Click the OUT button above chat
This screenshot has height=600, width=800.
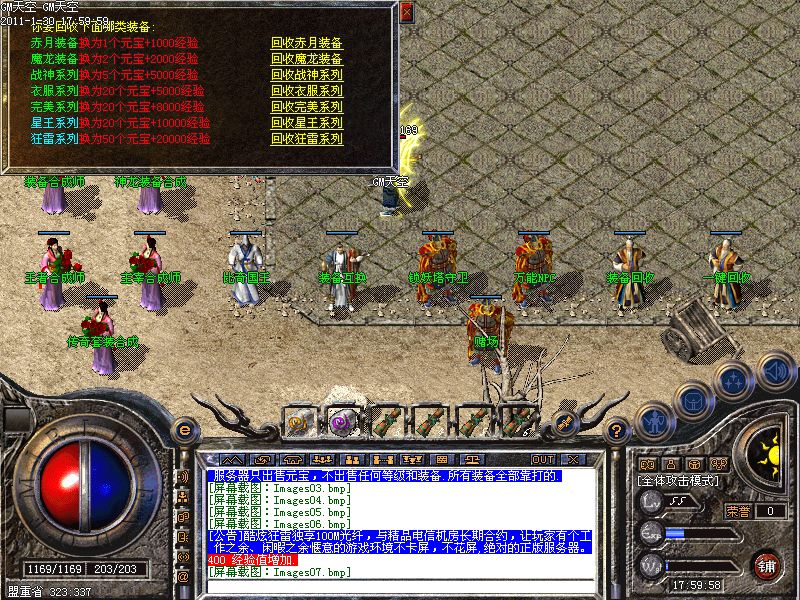pos(544,459)
